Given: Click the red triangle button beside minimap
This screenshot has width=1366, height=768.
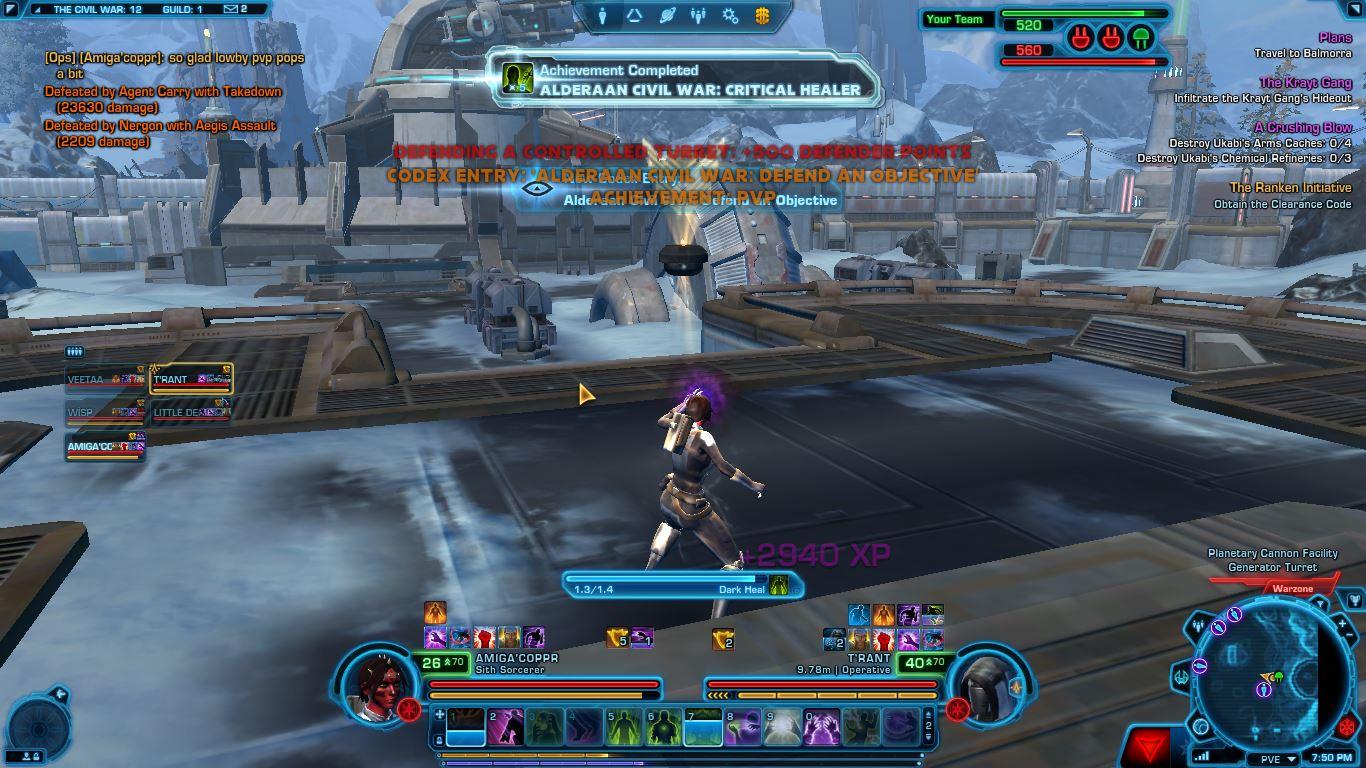Looking at the screenshot, I should coord(1146,745).
